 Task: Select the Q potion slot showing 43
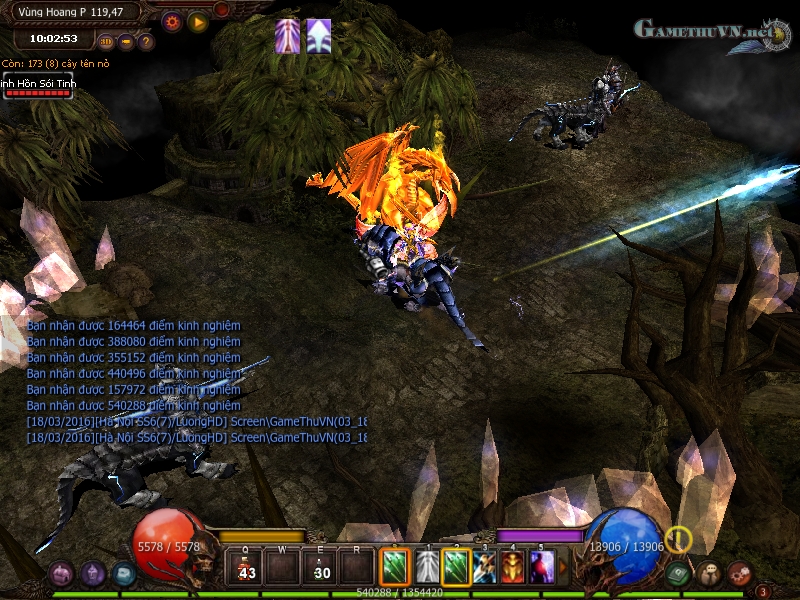tap(246, 568)
